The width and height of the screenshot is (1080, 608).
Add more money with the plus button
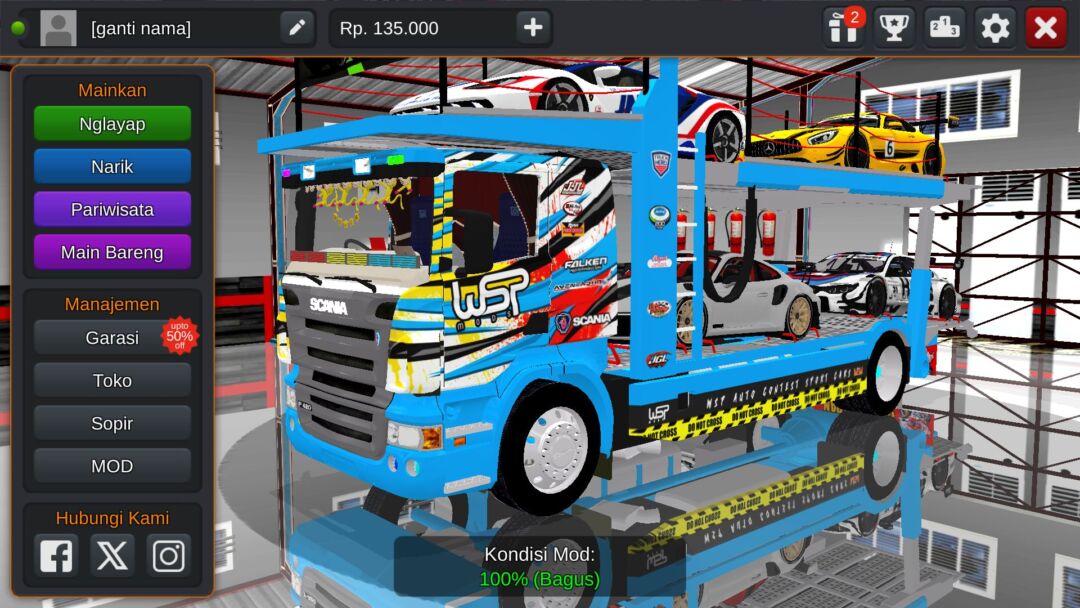tap(533, 28)
